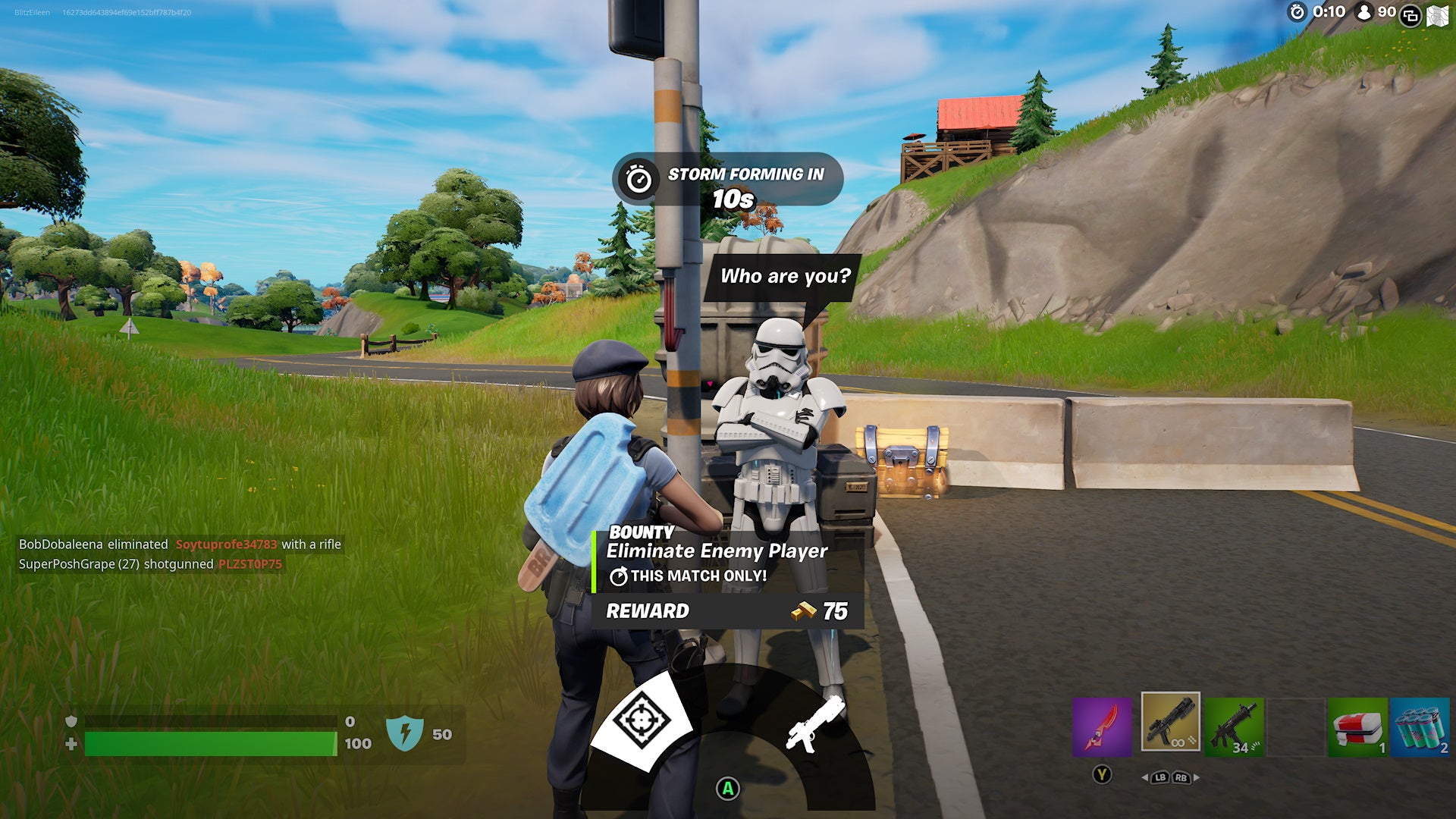Screen dimensions: 1456x819
Task: Click the 'Who are you?' speech bubble
Action: point(785,278)
